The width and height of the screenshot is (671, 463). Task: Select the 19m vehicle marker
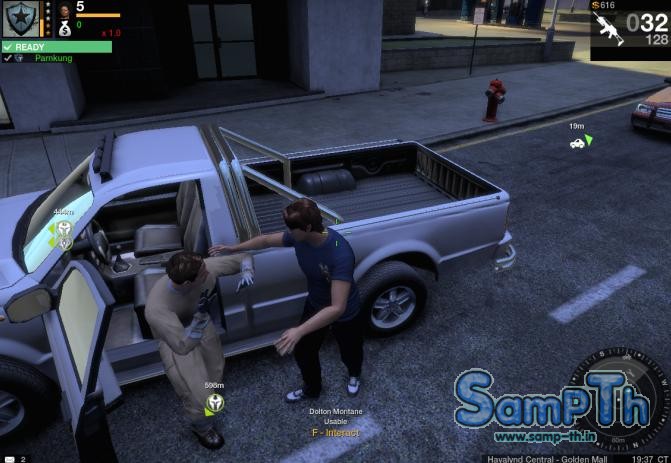[577, 143]
